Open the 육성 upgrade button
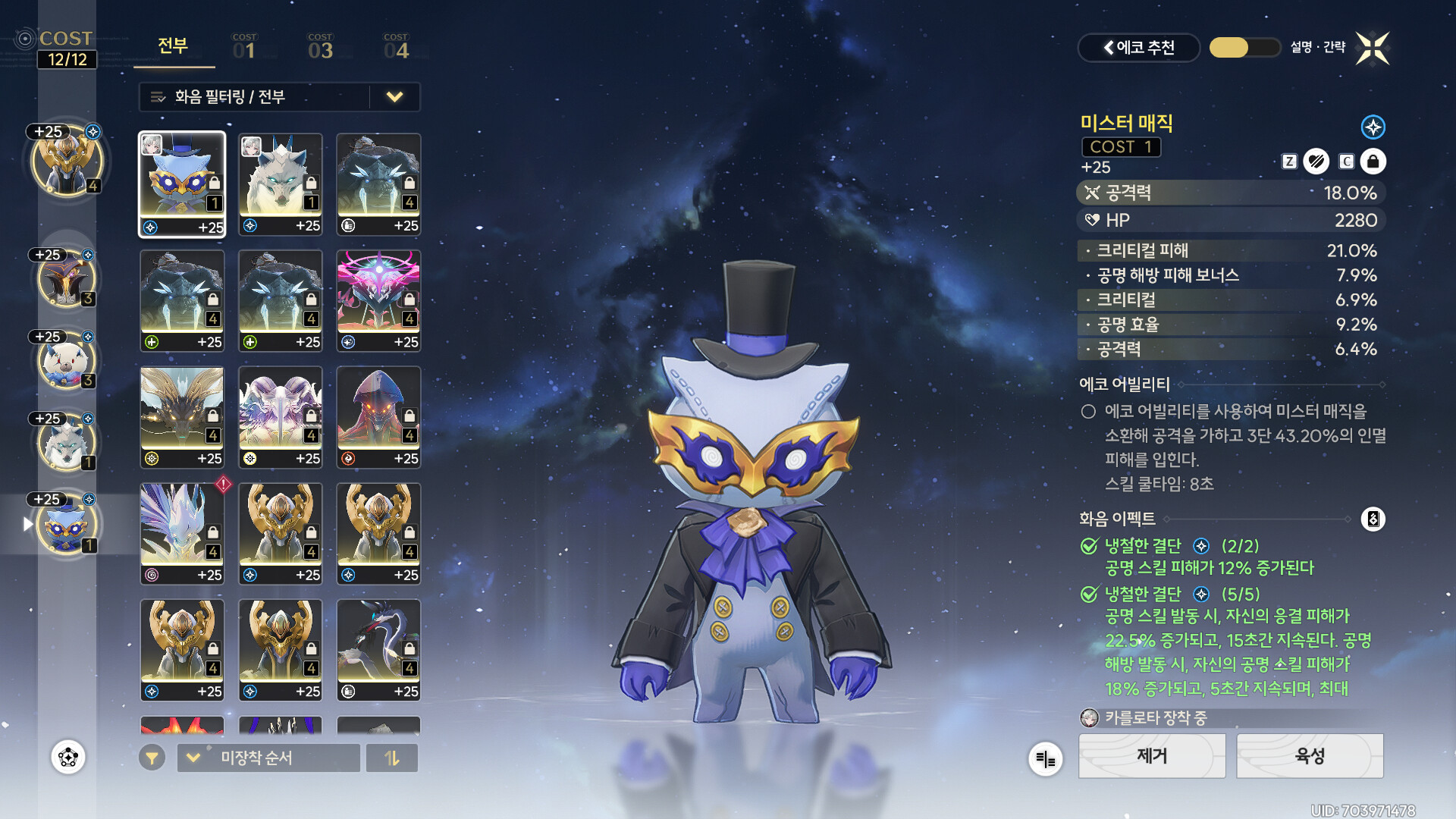 pos(1310,756)
